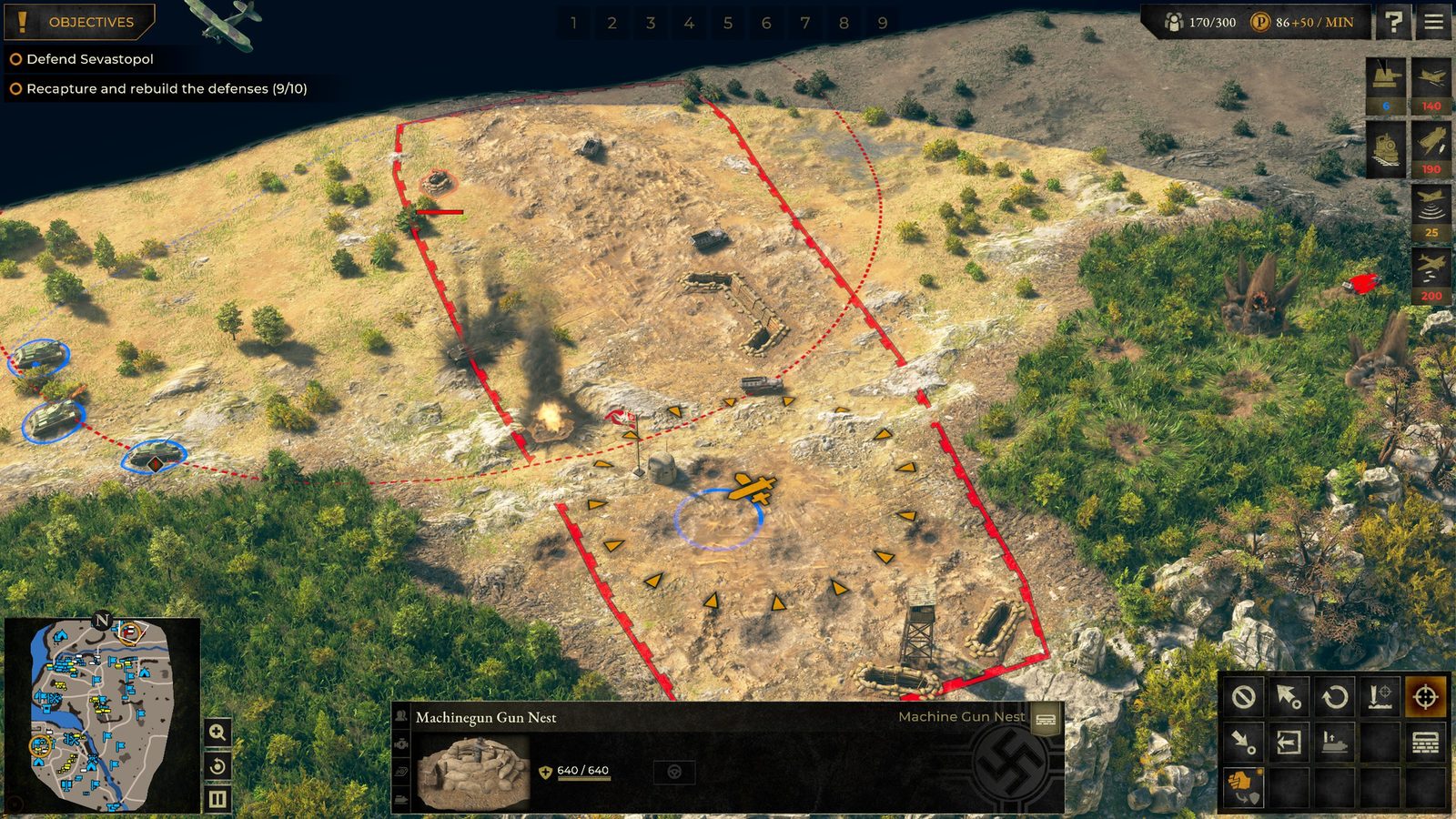The height and width of the screenshot is (819, 1456).
Task: Select the build fortification brick-wall command
Action: 1427,743
